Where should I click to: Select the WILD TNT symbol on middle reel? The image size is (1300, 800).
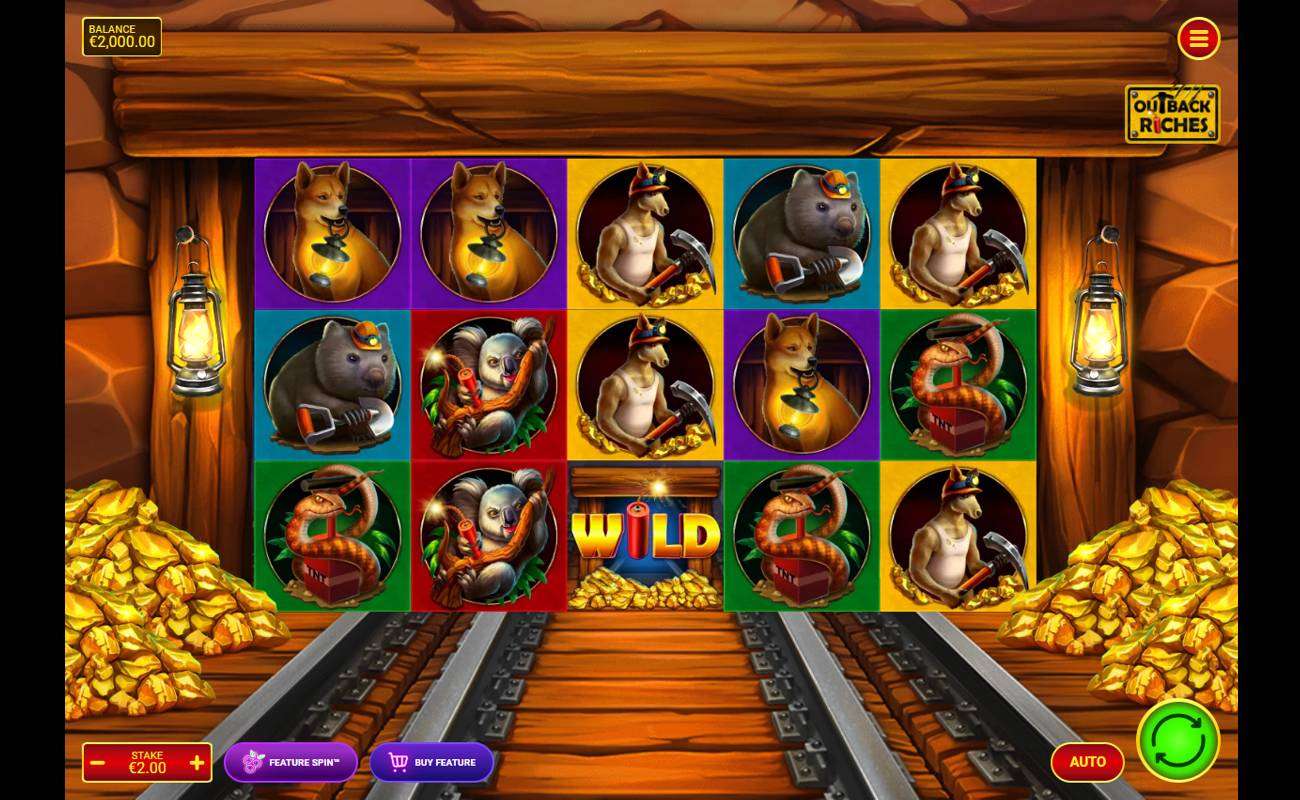[644, 537]
